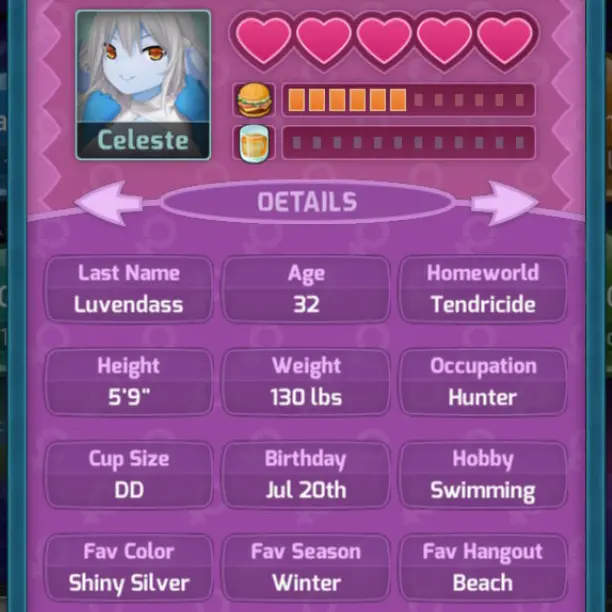Viewport: 612px width, 612px height.
Task: Select the Birthday Jul 20th detail box
Action: (306, 474)
